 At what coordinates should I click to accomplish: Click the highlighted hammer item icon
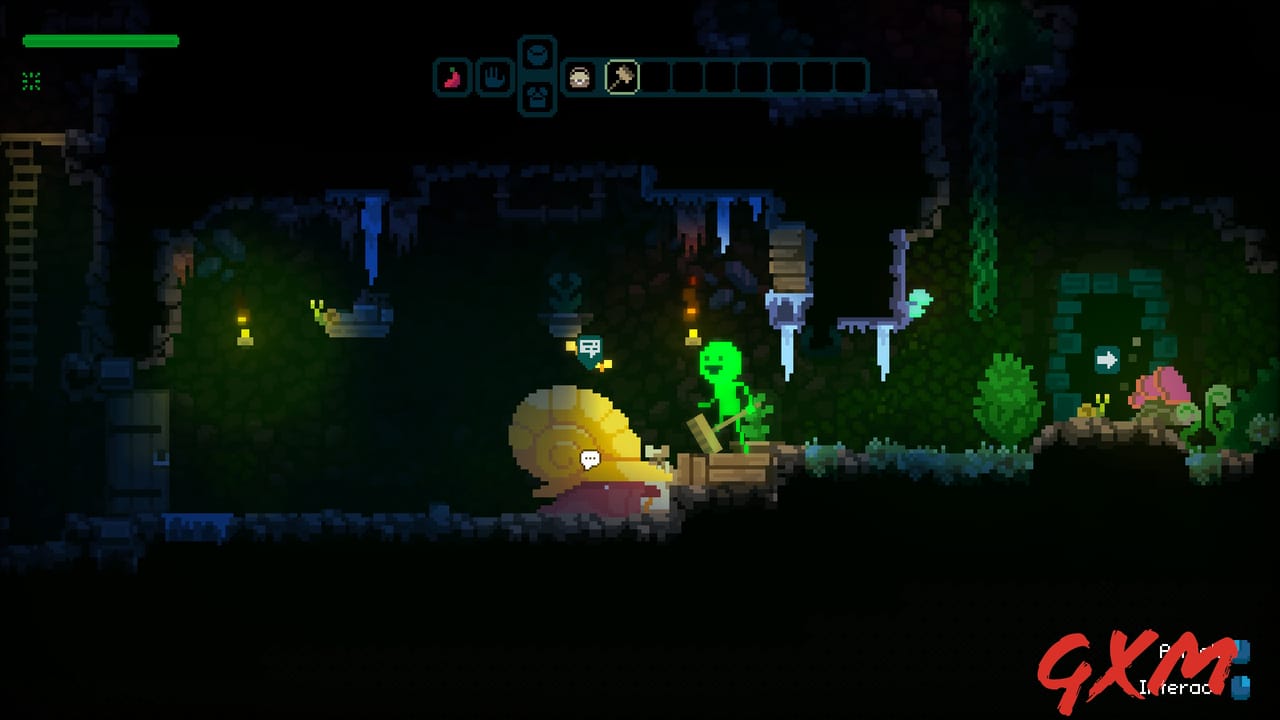(x=622, y=78)
